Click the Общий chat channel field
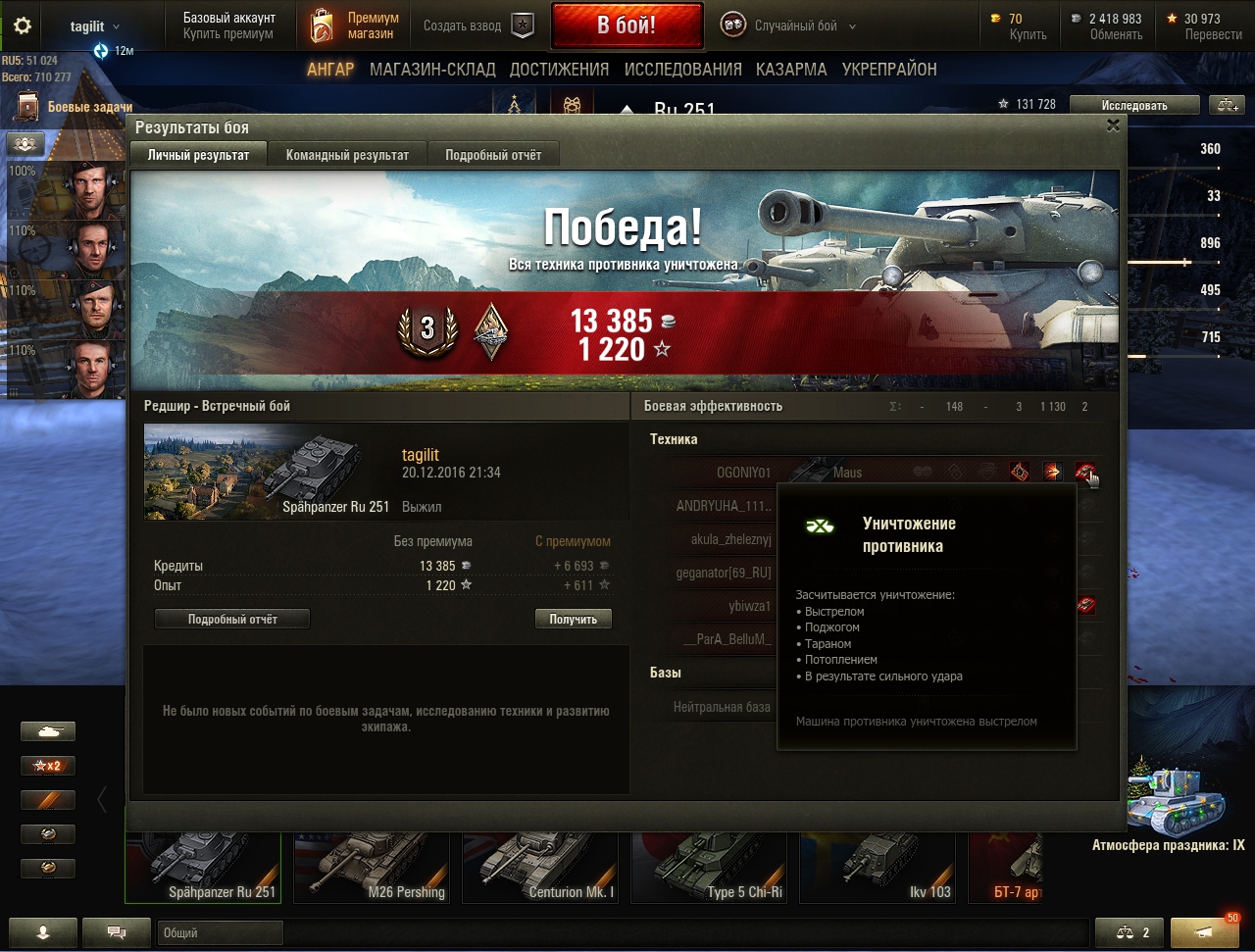The height and width of the screenshot is (952, 1255). tap(220, 932)
